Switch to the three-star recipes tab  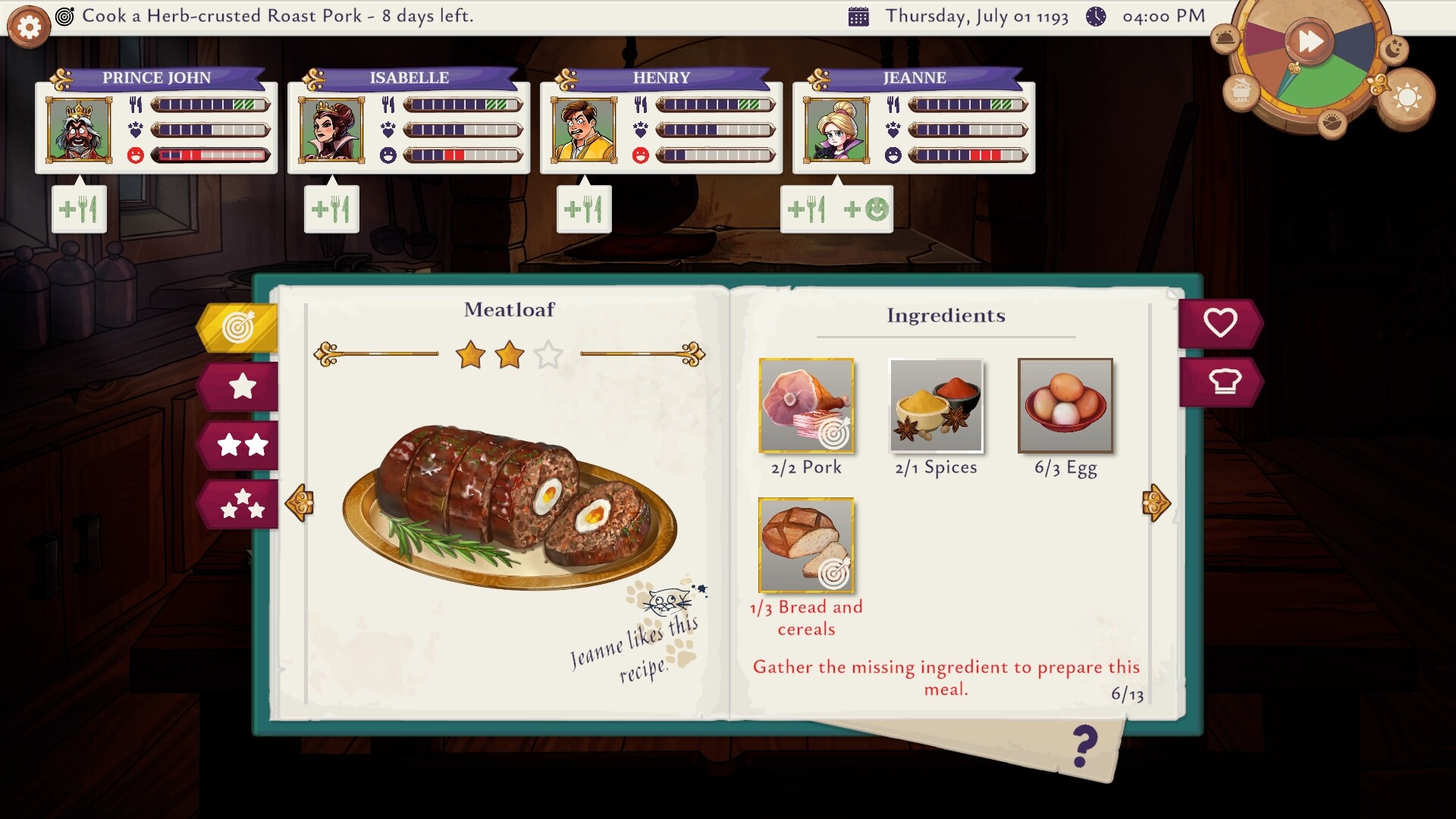tap(242, 504)
